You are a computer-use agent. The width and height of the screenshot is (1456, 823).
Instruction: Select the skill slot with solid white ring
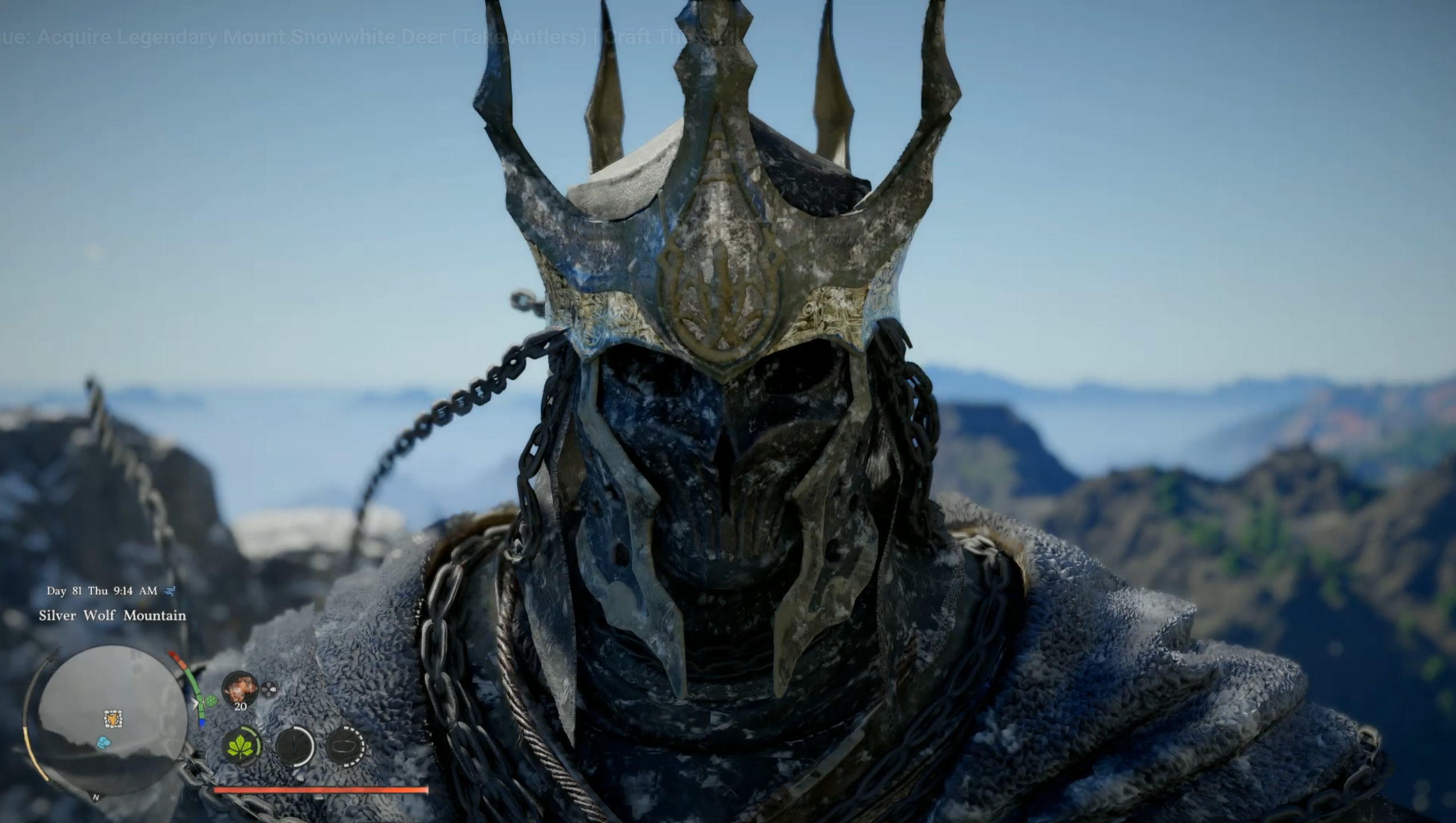coord(295,746)
